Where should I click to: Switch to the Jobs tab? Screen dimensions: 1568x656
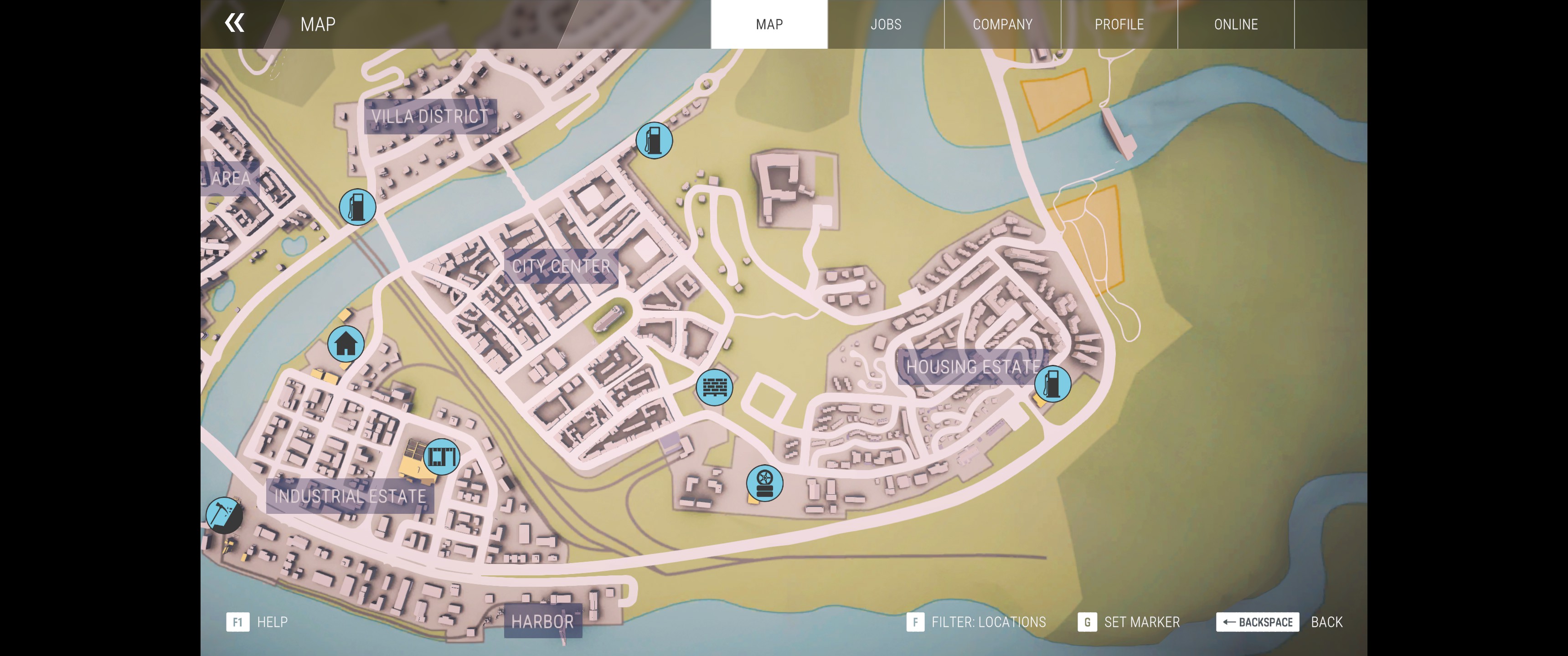886,24
